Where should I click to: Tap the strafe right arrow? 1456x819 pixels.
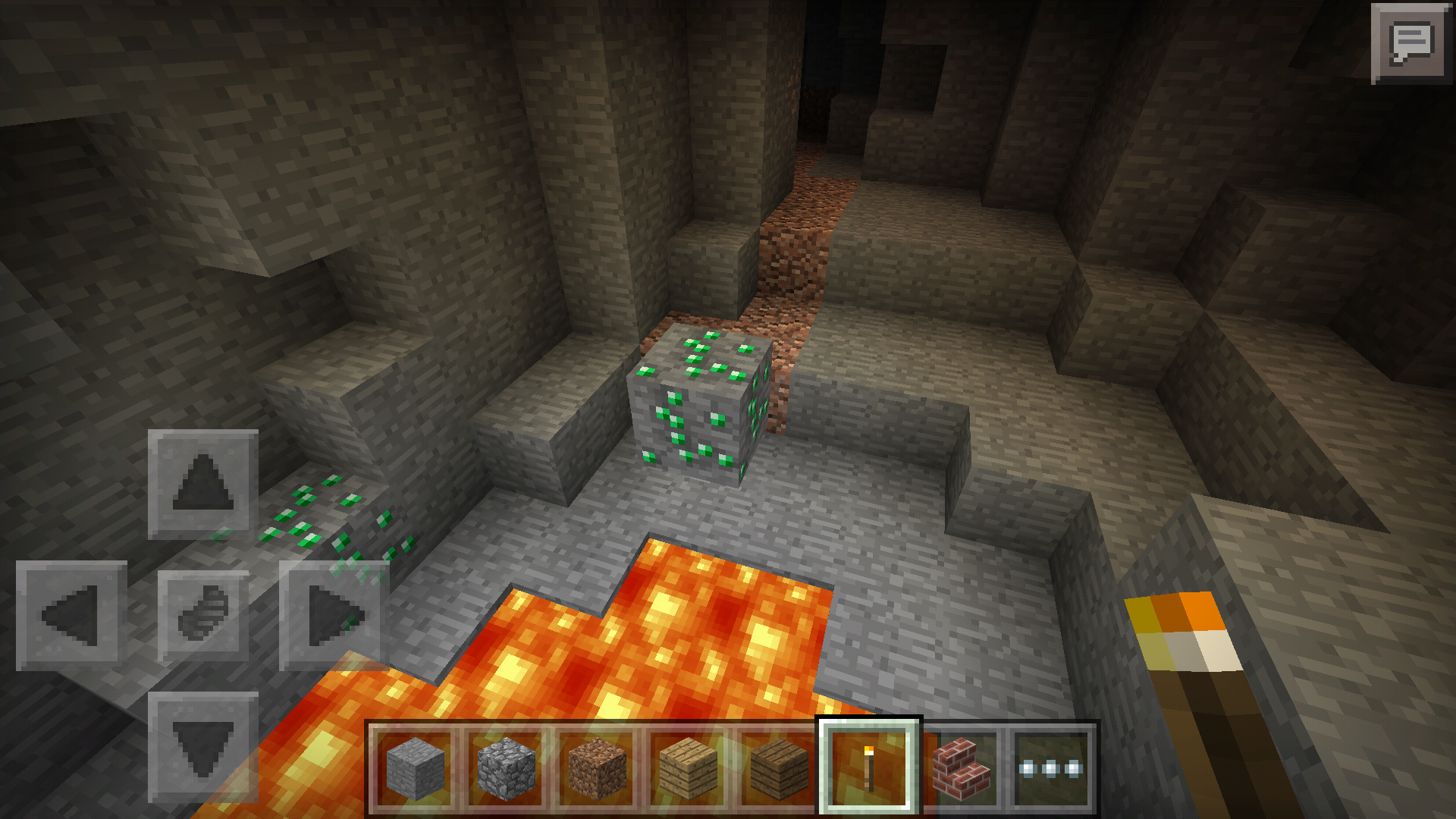(334, 615)
